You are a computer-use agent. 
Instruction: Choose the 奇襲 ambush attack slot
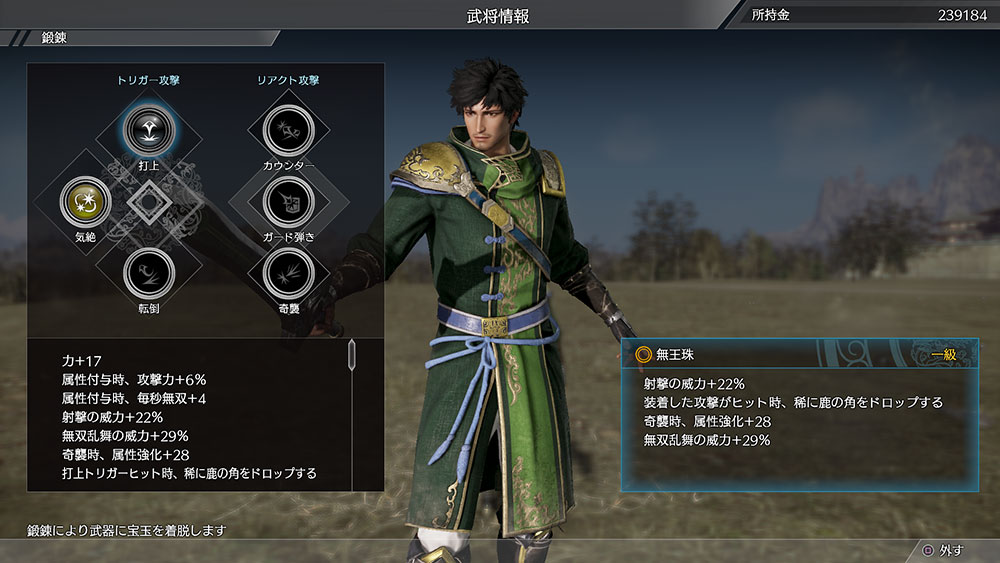point(289,271)
